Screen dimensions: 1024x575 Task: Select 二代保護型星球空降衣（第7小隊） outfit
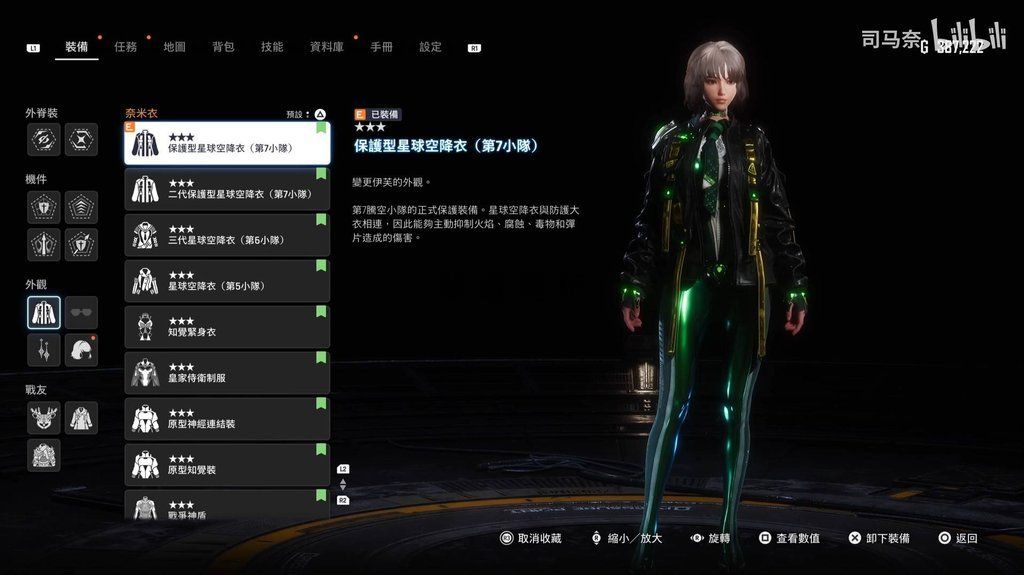227,189
